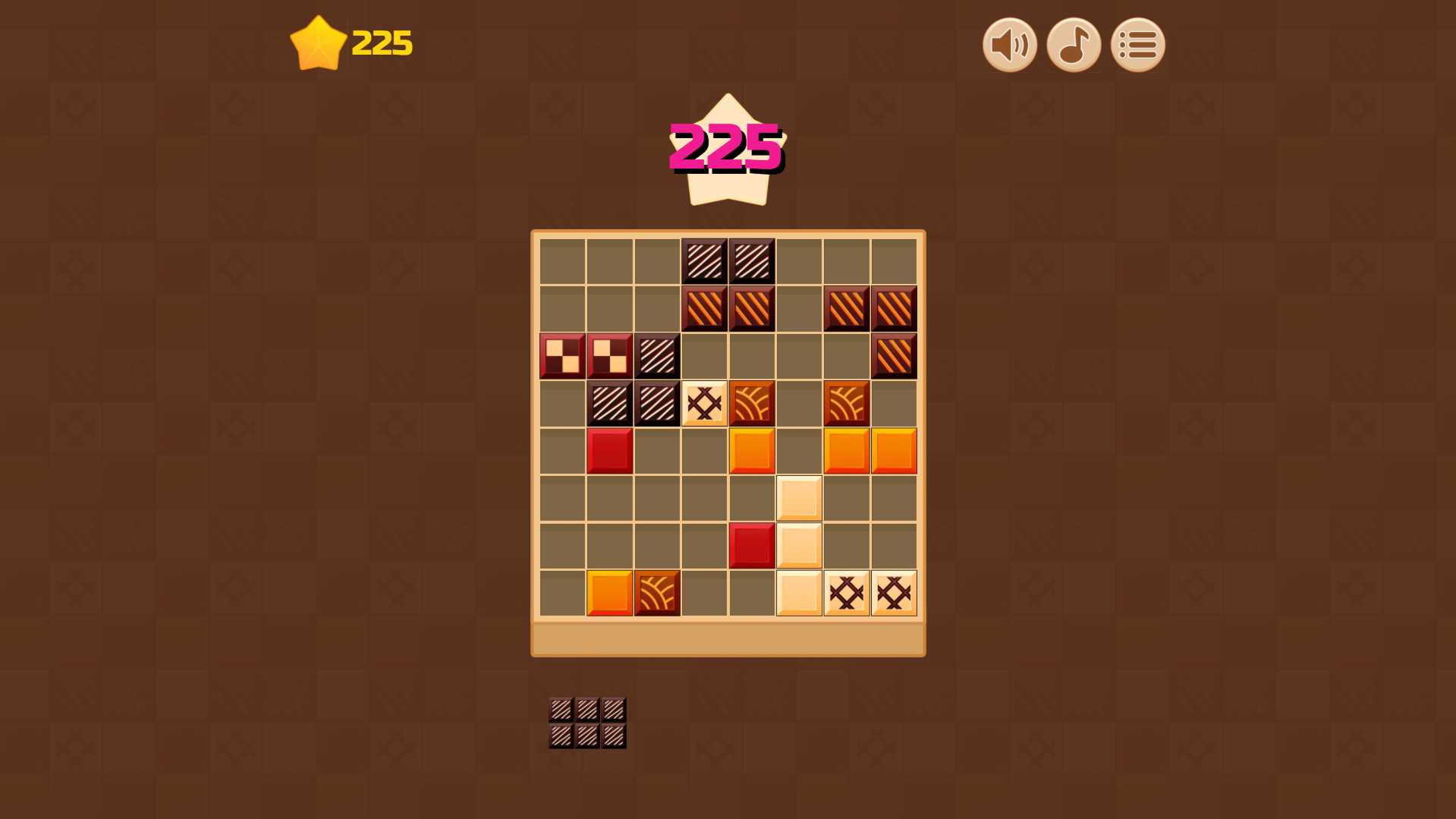Click an empty cell in the game board
The width and height of the screenshot is (1456, 819).
[x=561, y=498]
